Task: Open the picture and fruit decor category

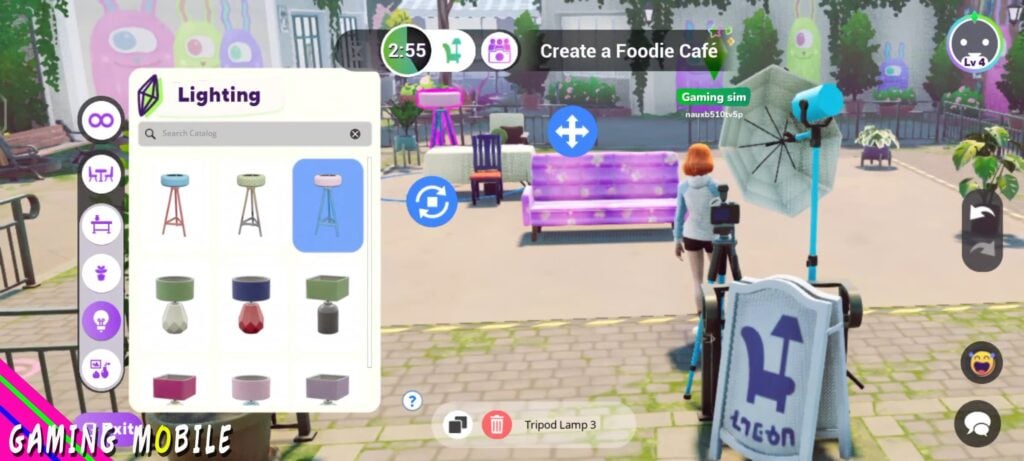Action: [101, 369]
